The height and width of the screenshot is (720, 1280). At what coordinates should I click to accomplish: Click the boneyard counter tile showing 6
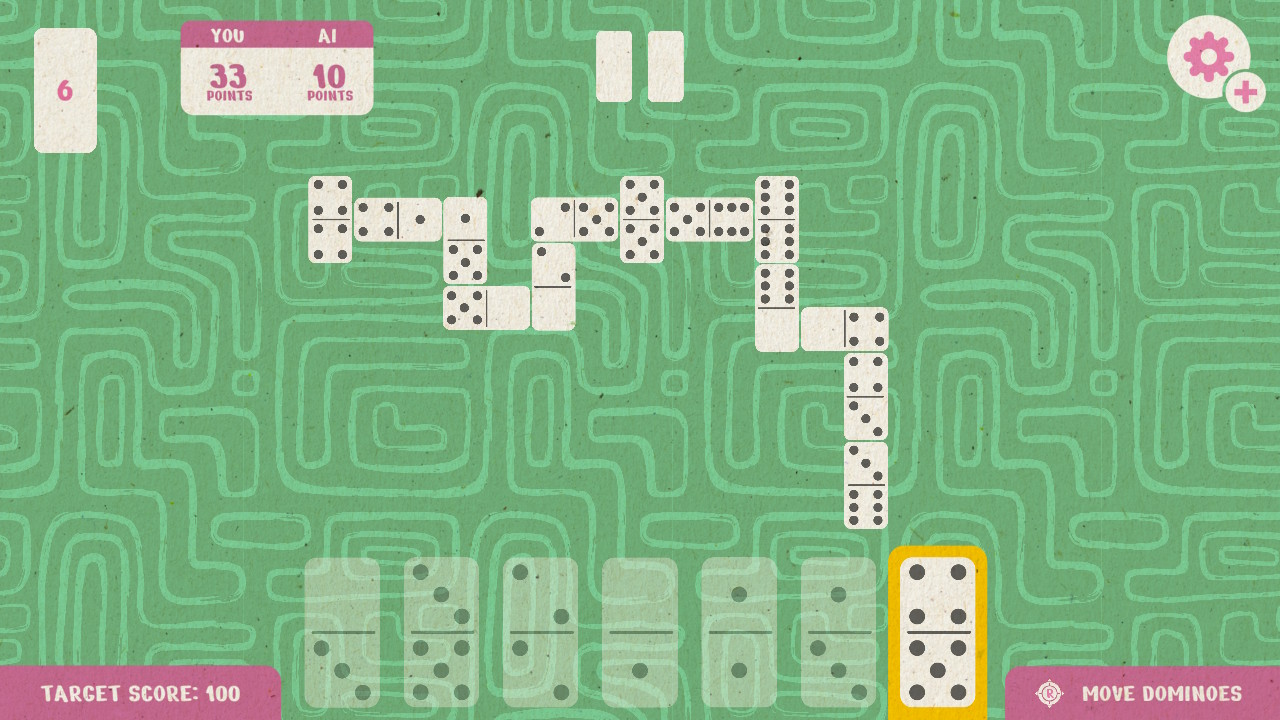click(x=64, y=89)
